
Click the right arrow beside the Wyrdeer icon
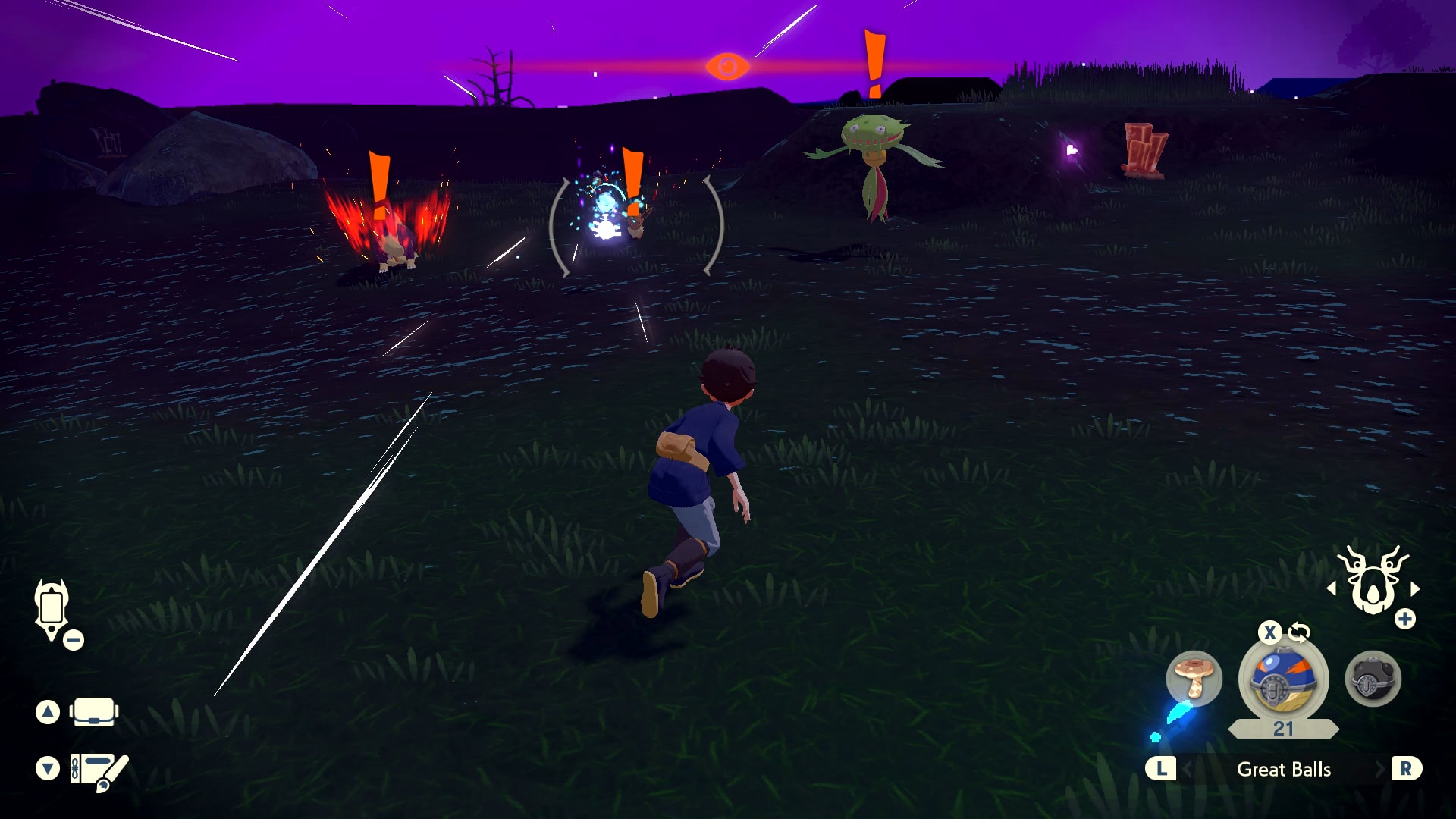1415,588
